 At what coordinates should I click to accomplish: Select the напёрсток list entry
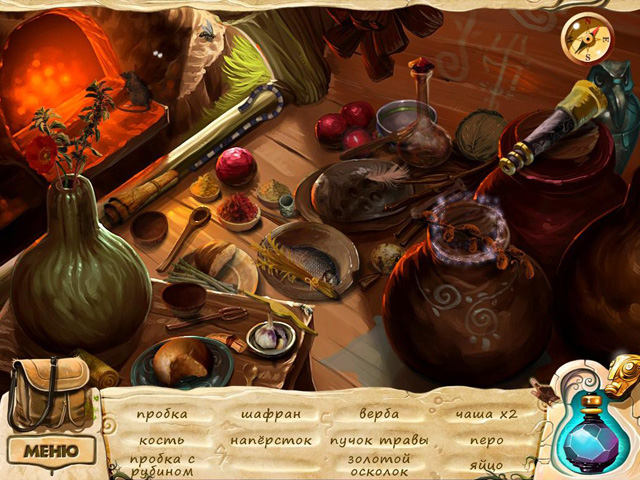[271, 440]
